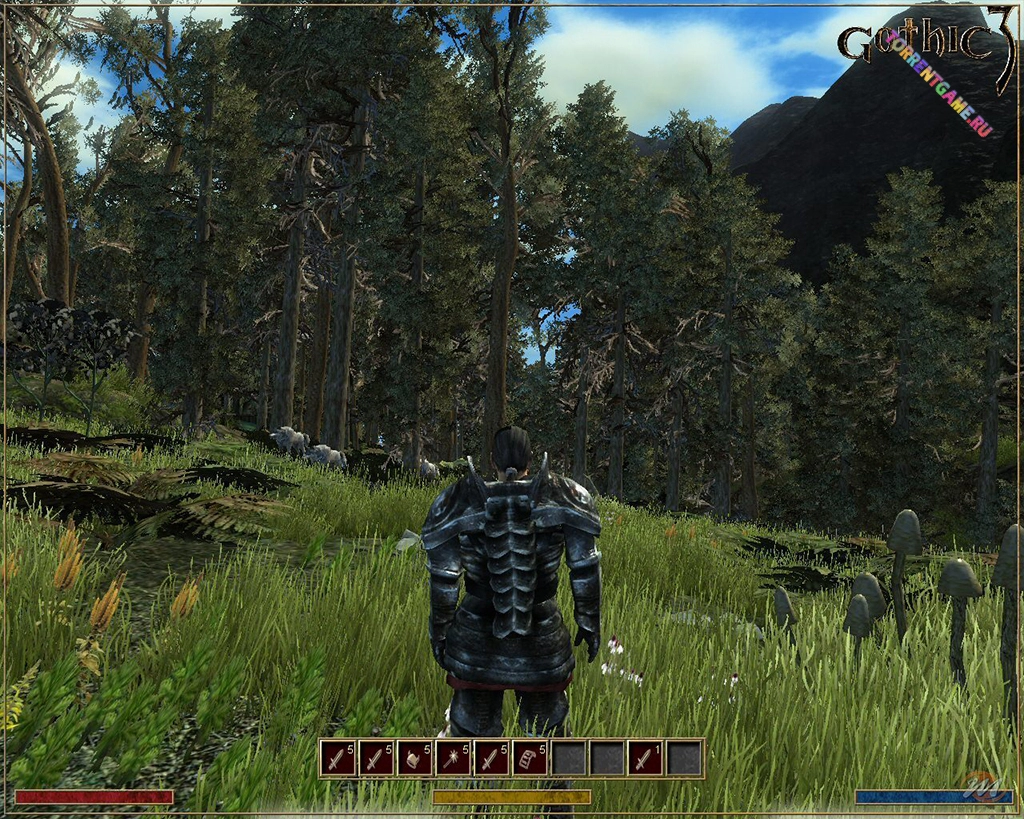
Task: Use the scroll item in the quickbar
Action: (530, 758)
